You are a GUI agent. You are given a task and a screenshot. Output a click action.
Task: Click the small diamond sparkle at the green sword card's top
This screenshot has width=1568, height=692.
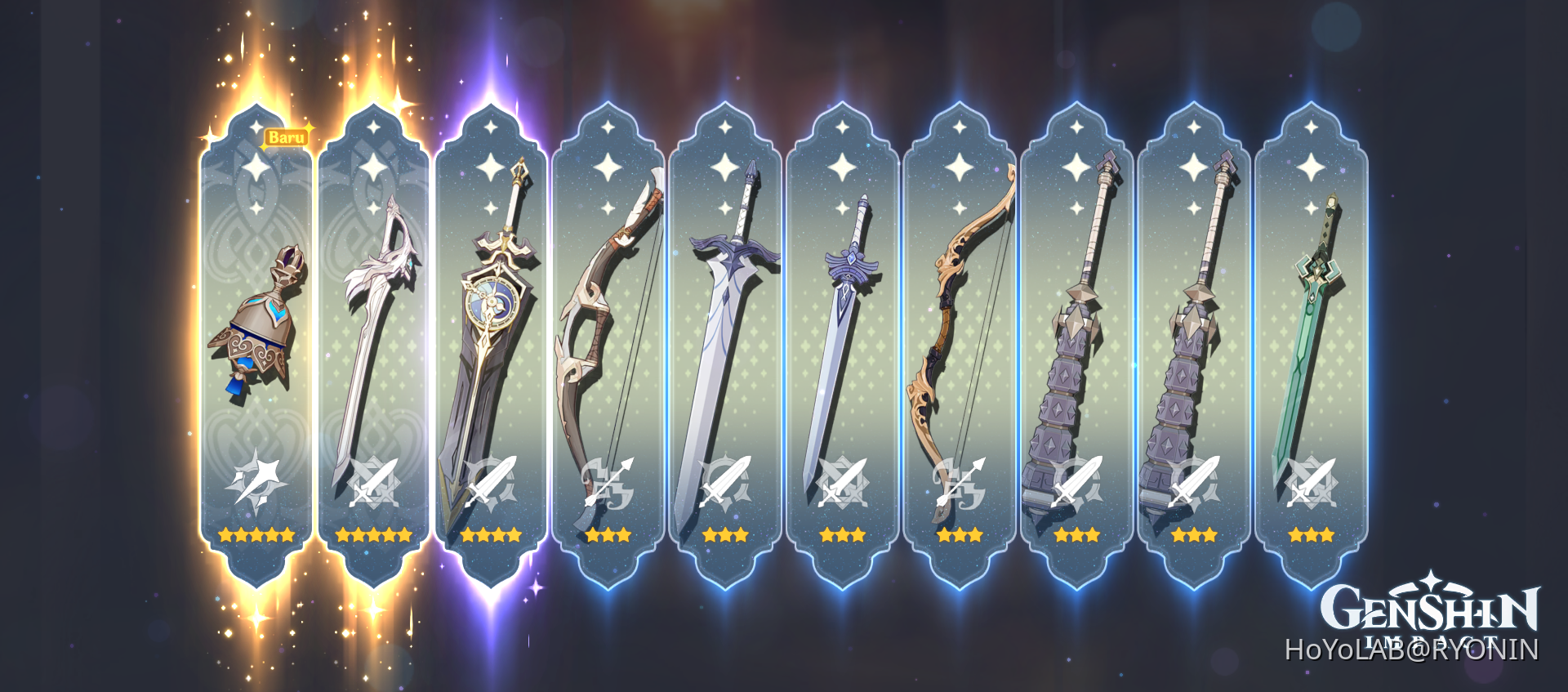1311,127
